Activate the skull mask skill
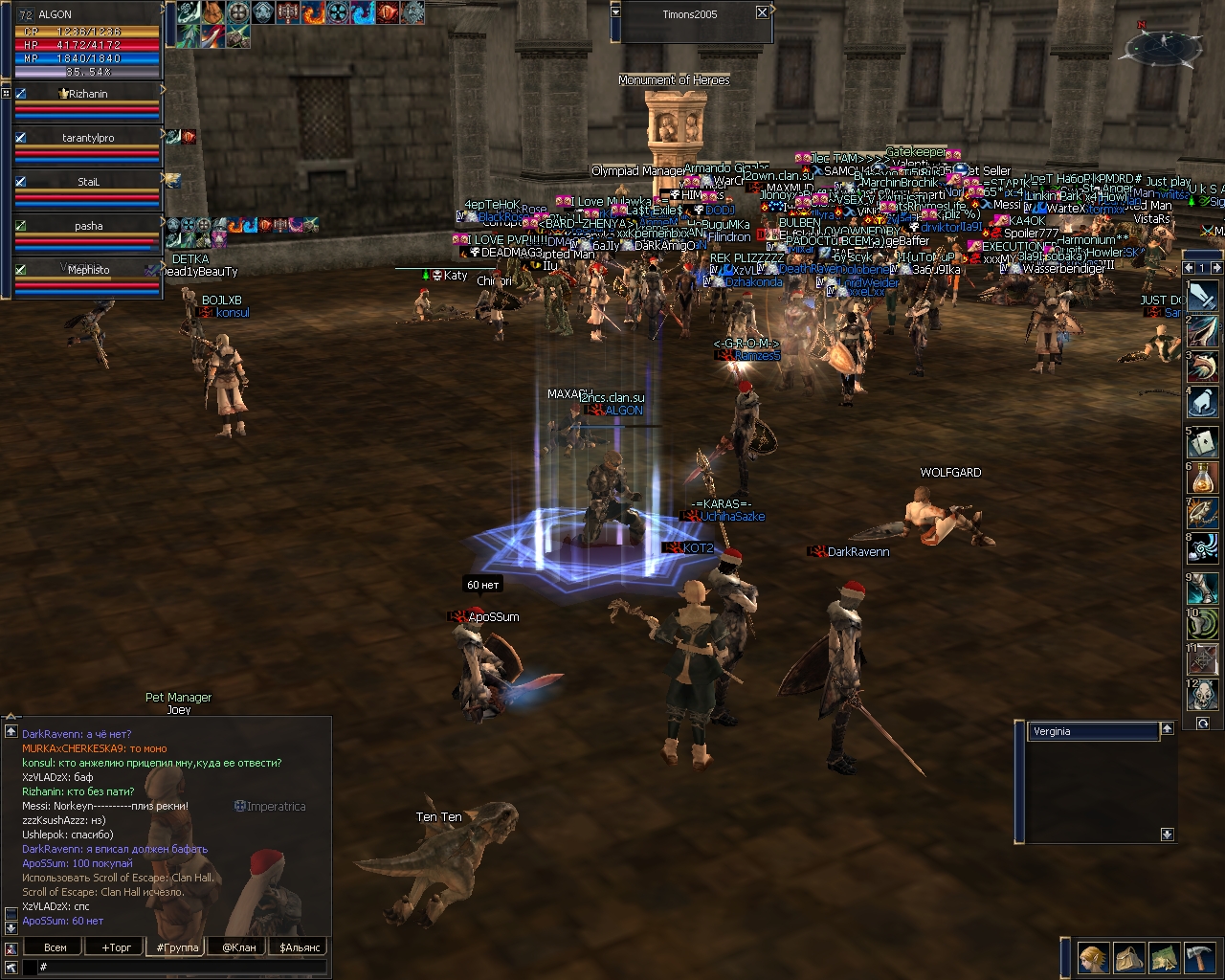Screen dimensions: 1225x980 (1203, 695)
